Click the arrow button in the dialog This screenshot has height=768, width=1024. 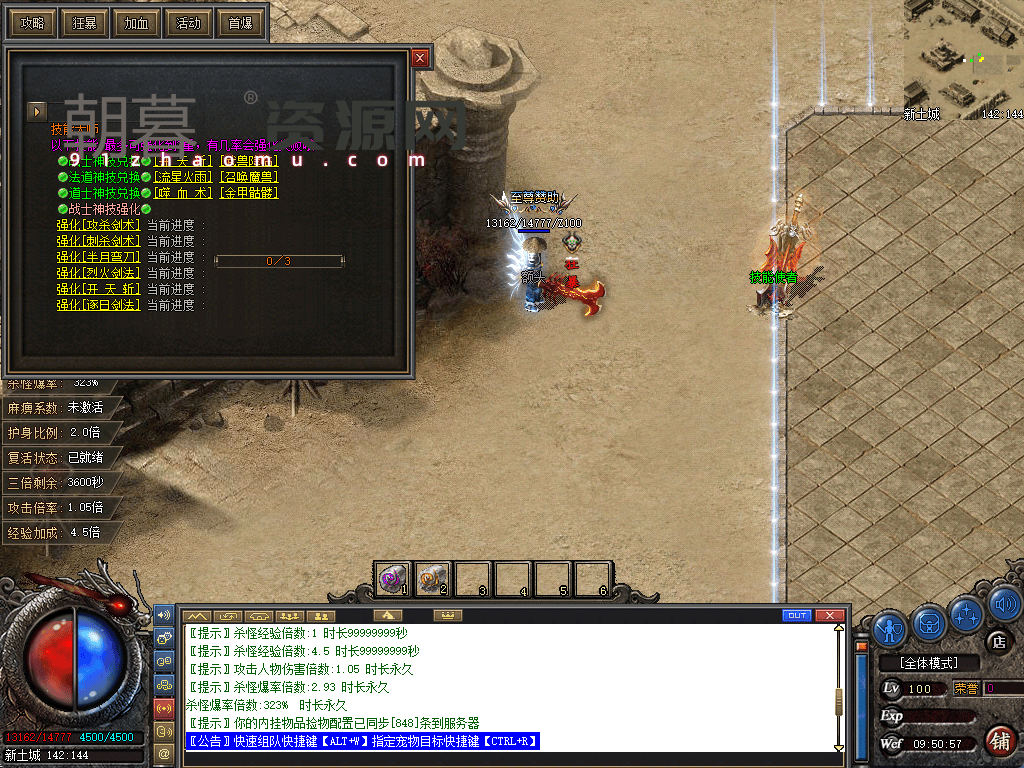[x=37, y=111]
